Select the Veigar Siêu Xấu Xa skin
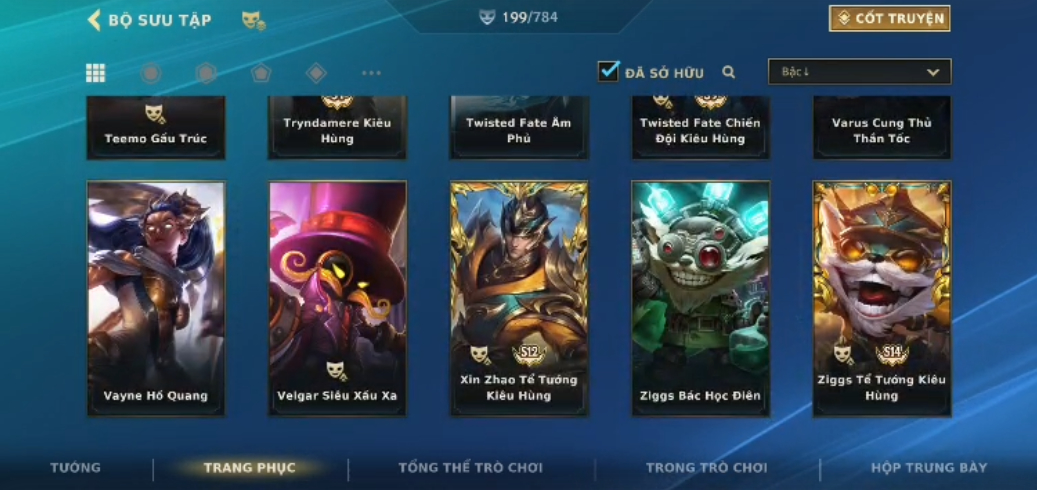 (337, 297)
